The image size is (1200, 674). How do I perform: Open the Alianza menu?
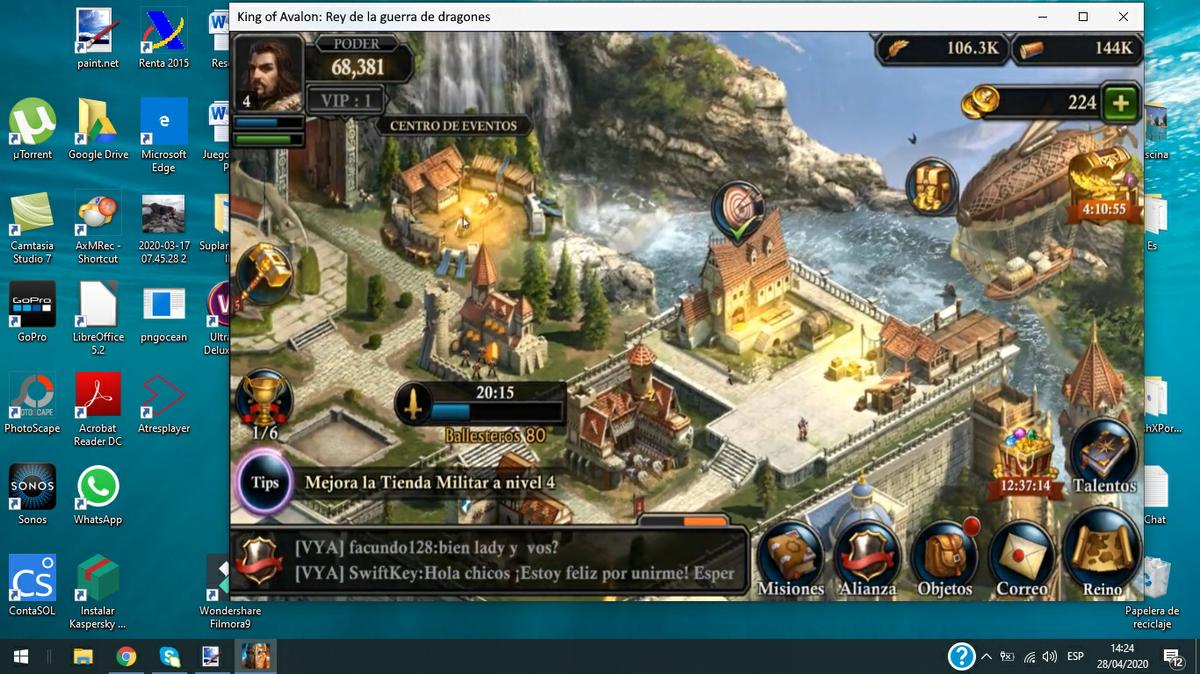(x=867, y=556)
